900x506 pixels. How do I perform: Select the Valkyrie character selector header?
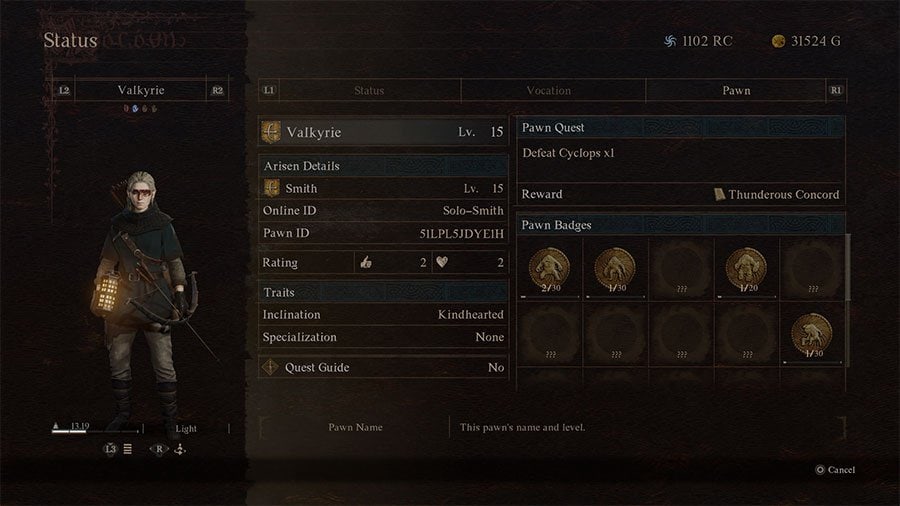click(x=140, y=90)
